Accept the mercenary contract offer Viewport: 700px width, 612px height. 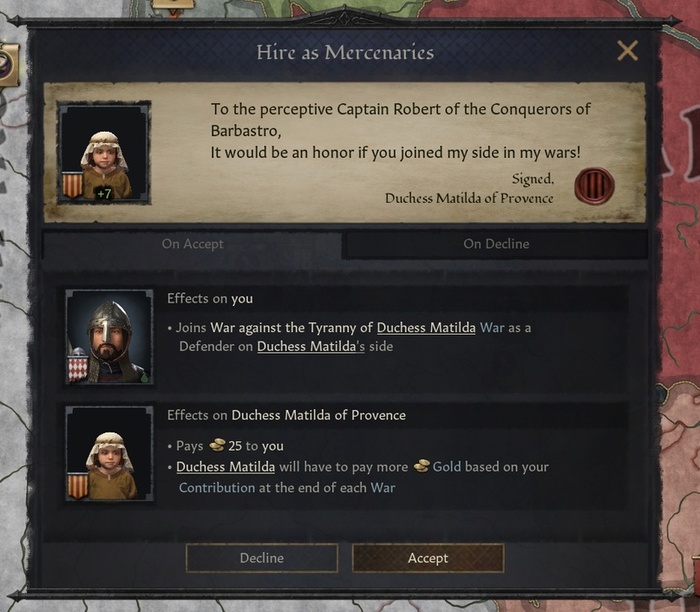(x=427, y=558)
